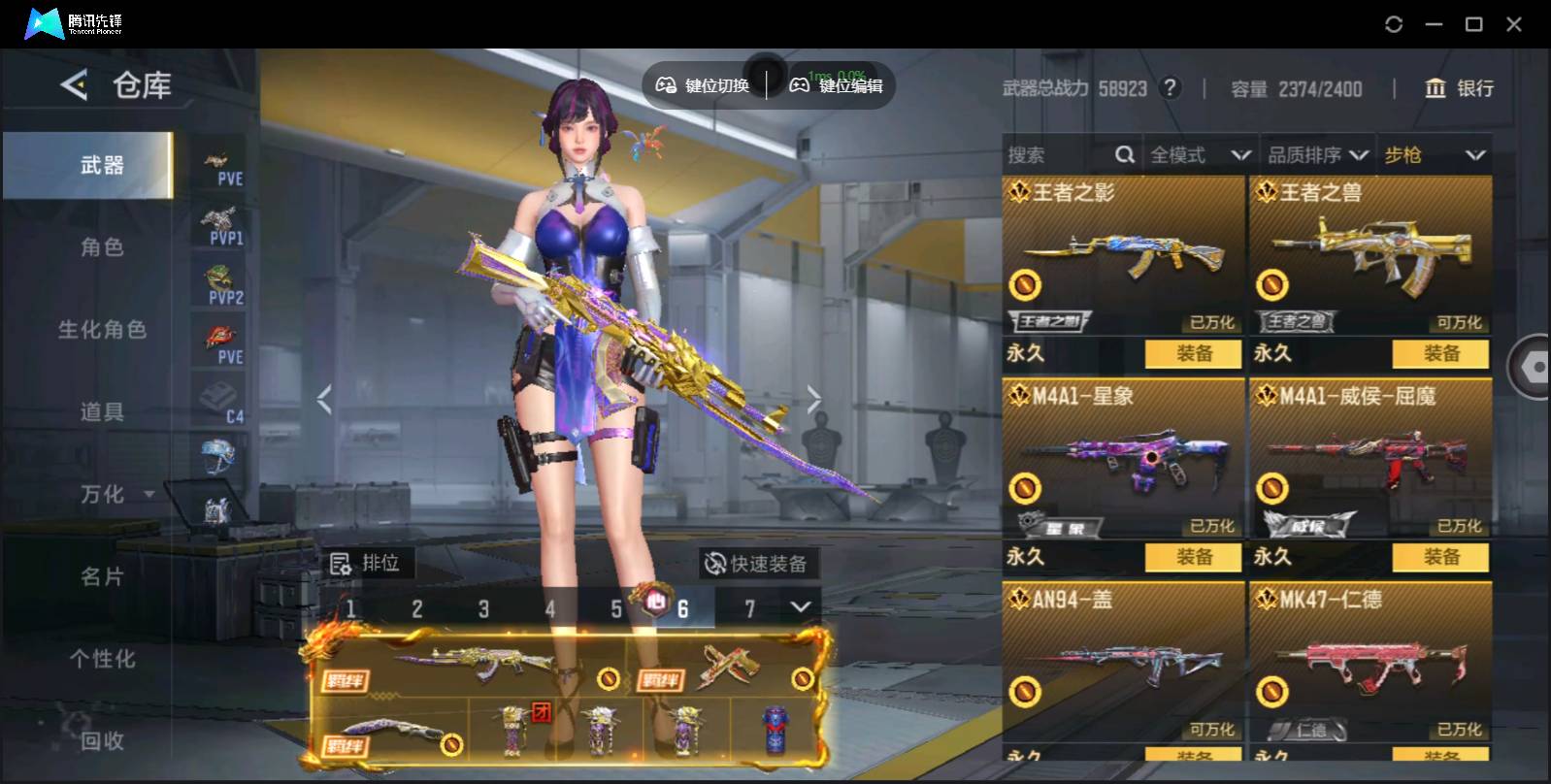Open the 名片 name card category
This screenshot has width=1551, height=784.
(x=101, y=577)
